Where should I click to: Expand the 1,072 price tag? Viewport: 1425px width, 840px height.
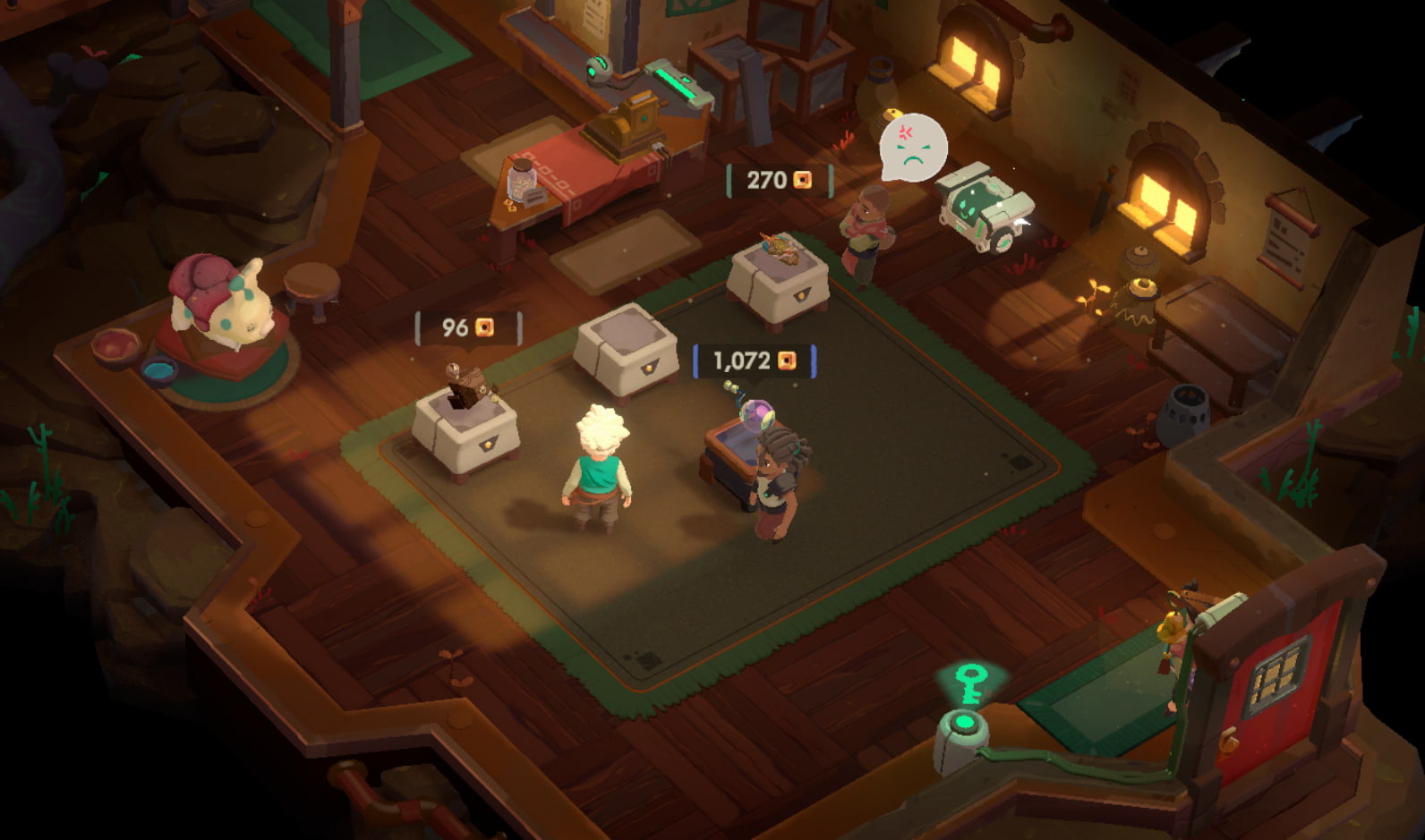click(752, 361)
